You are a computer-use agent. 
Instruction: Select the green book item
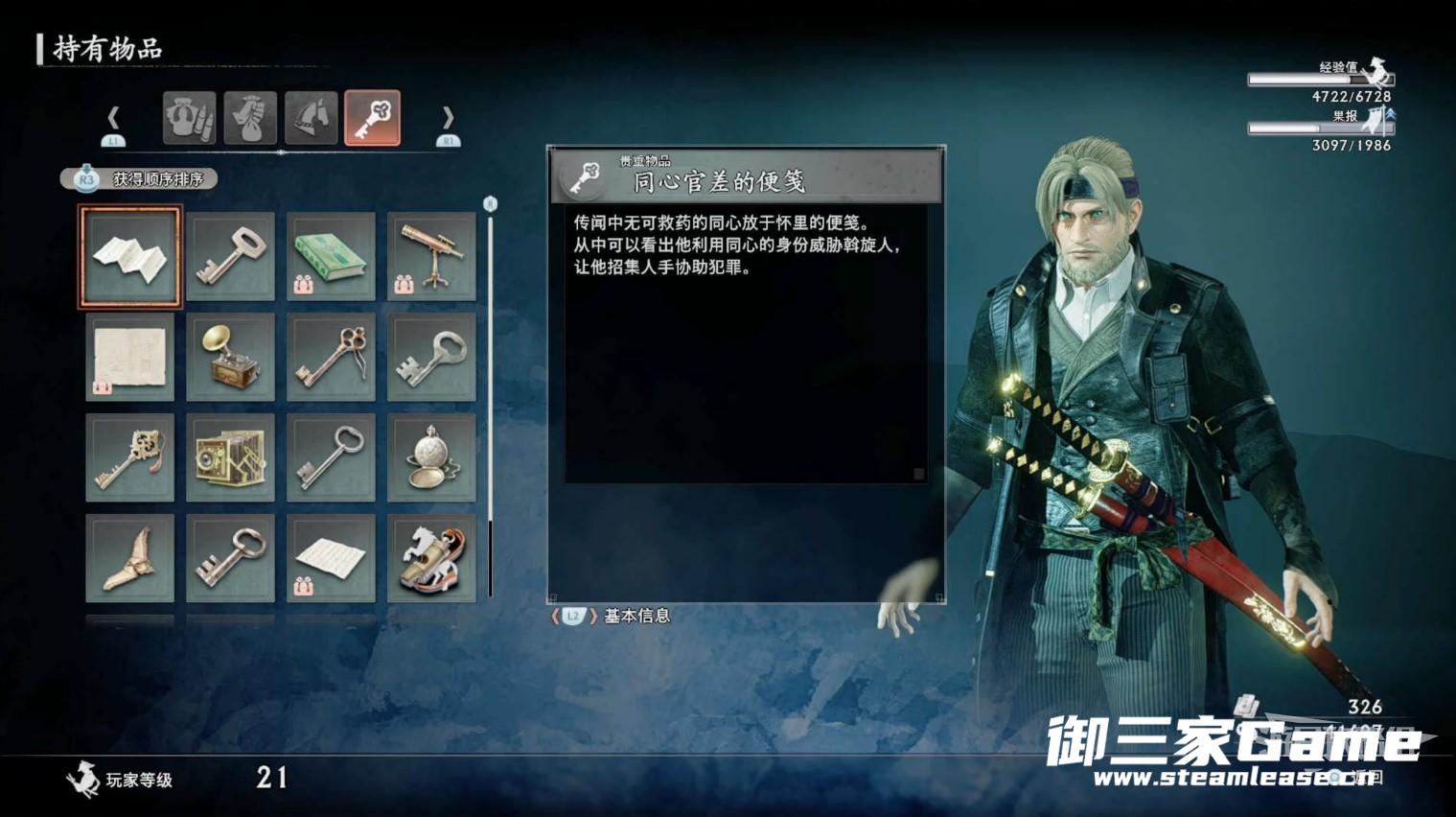point(331,257)
